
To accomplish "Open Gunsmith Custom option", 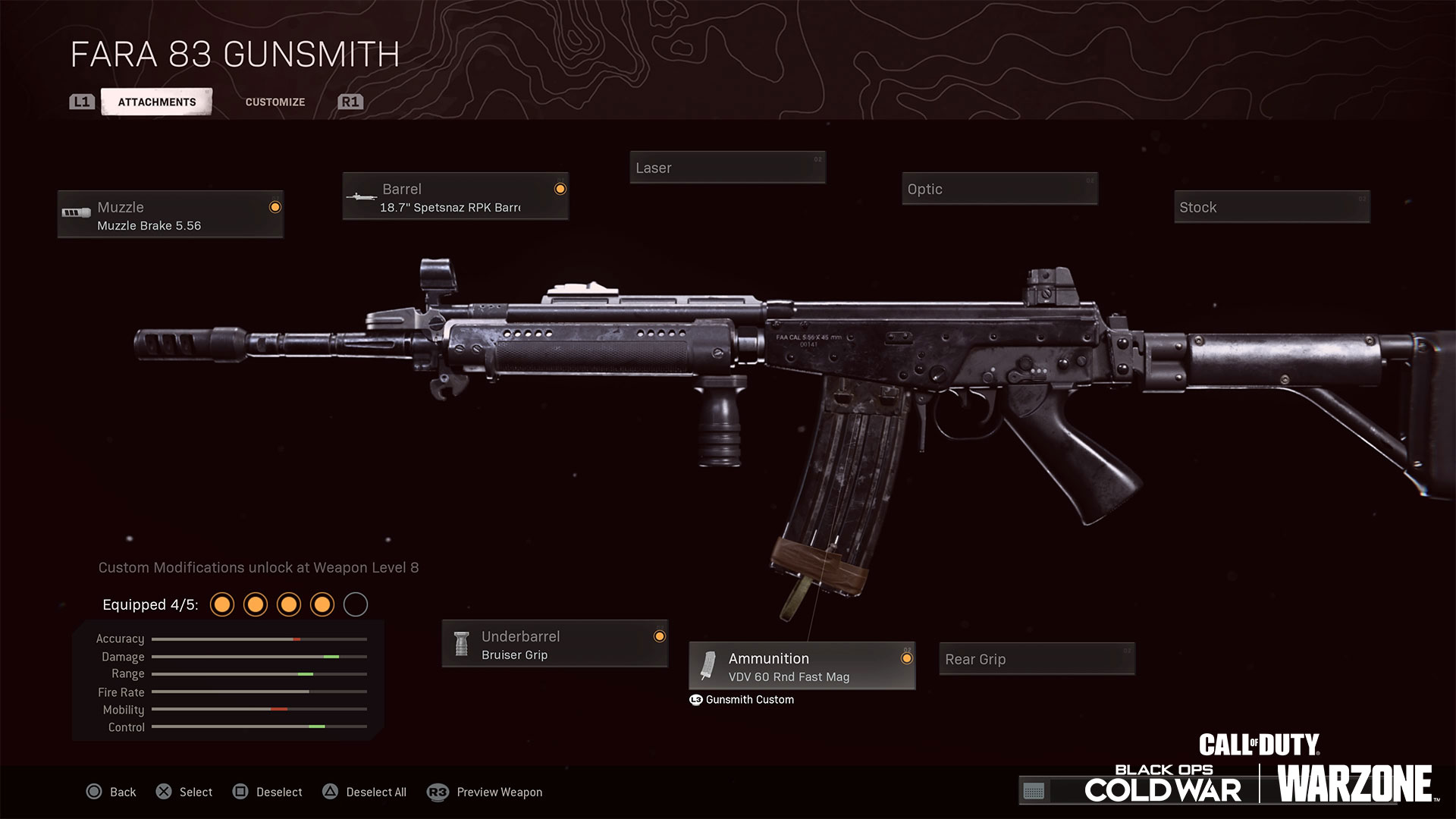I will pos(742,700).
